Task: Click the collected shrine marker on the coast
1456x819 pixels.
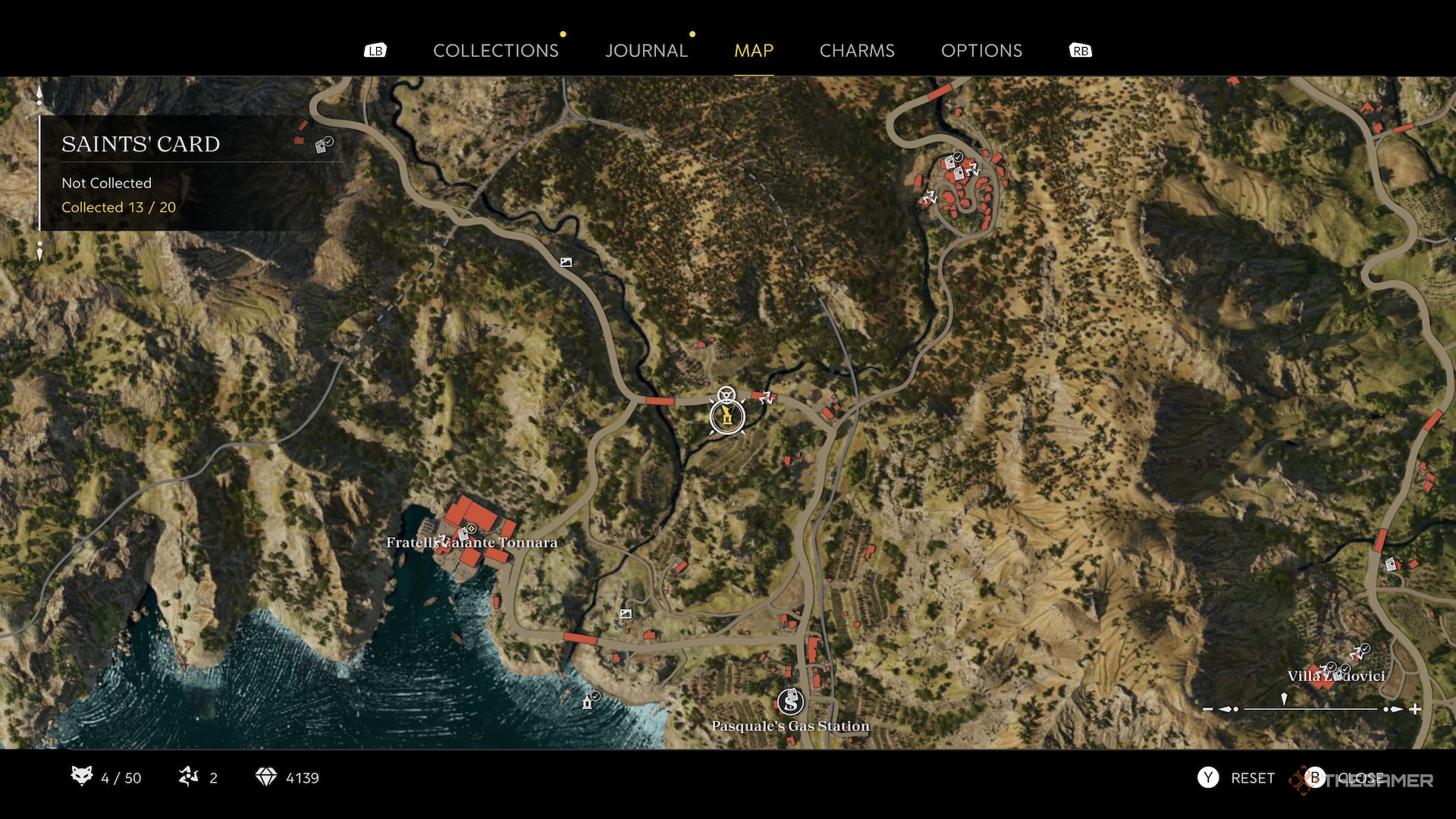Action: 588,701
